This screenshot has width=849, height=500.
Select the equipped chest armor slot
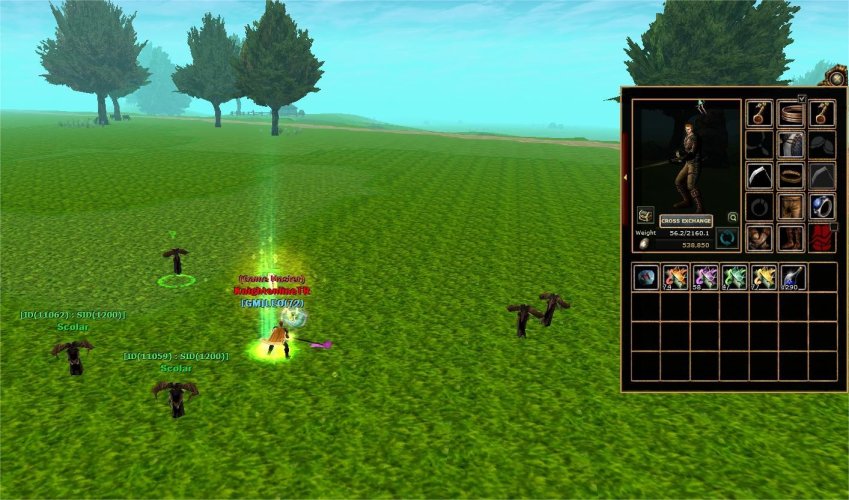791,145
